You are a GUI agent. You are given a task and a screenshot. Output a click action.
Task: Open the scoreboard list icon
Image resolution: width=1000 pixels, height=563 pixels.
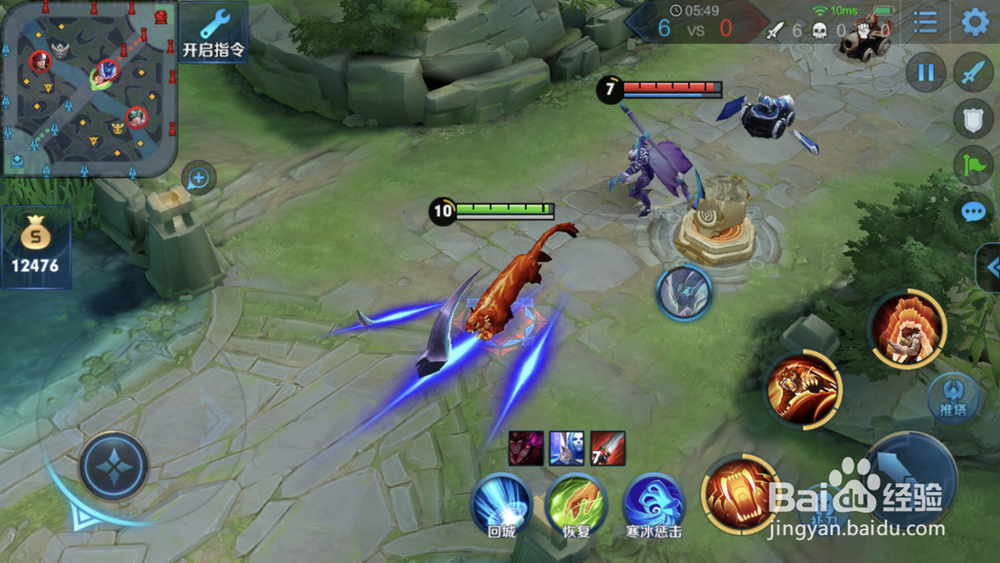click(x=926, y=22)
